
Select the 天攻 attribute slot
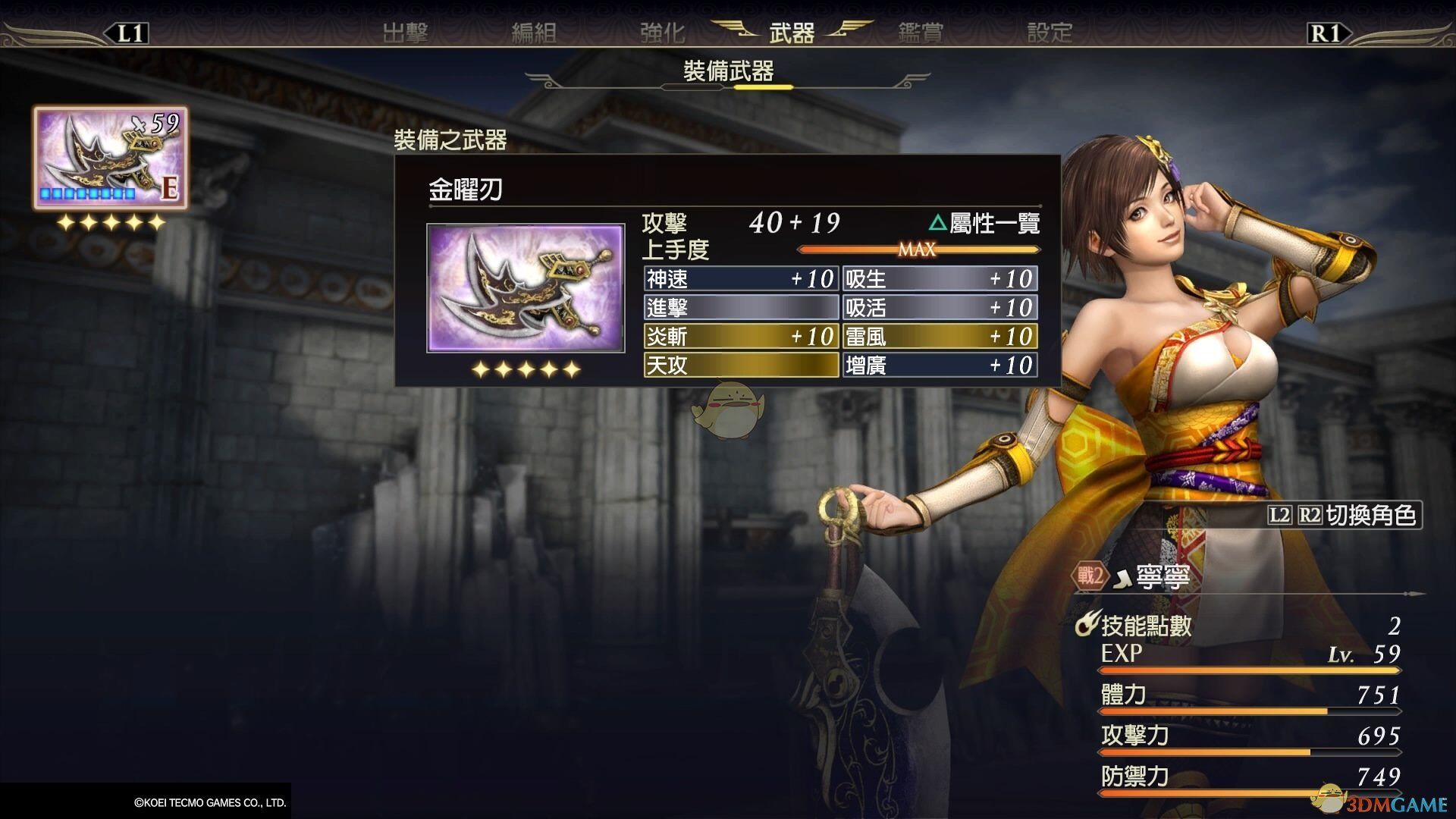tap(741, 366)
